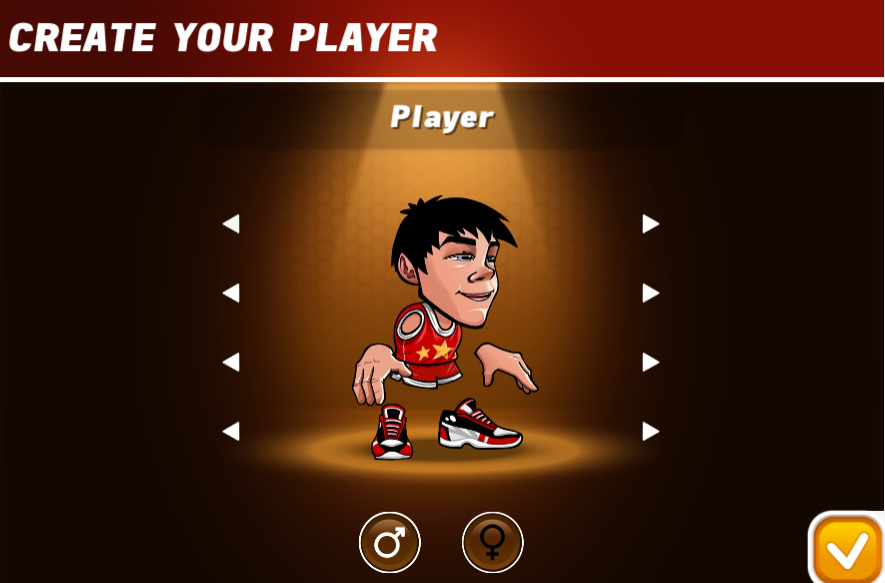Click the right arrow level with the hair
Viewport: 885px width, 583px height.
pyautogui.click(x=651, y=224)
